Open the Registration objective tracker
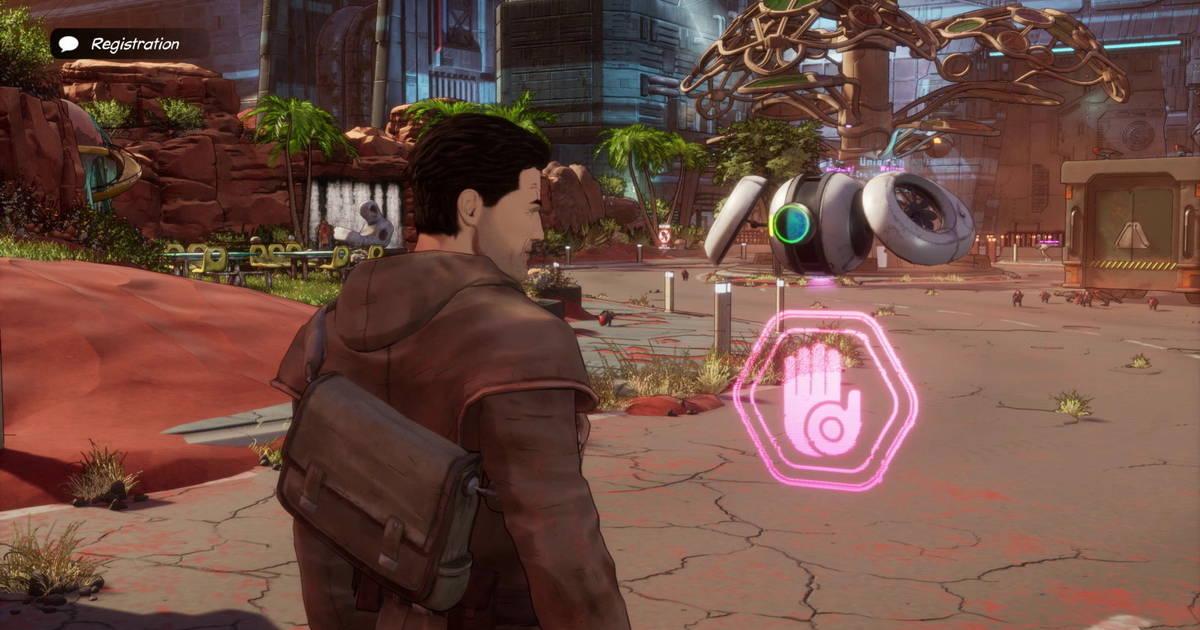The height and width of the screenshot is (630, 1200). tap(121, 44)
